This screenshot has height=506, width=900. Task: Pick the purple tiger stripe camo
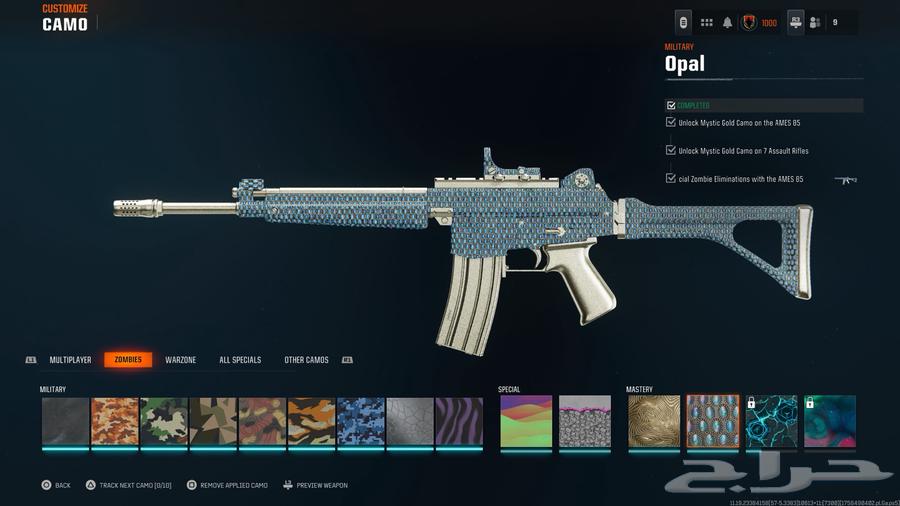point(459,421)
